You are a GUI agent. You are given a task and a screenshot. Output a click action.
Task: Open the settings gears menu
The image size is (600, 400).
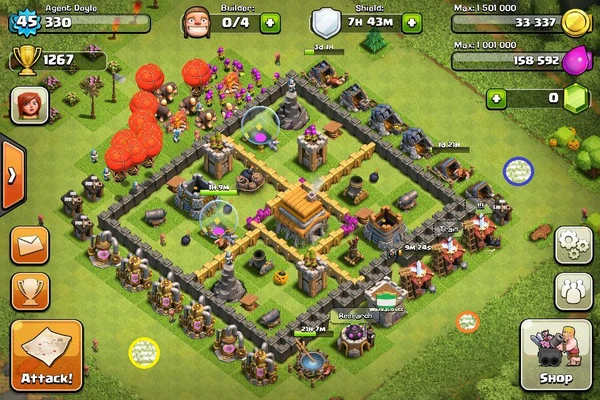pyautogui.click(x=571, y=244)
